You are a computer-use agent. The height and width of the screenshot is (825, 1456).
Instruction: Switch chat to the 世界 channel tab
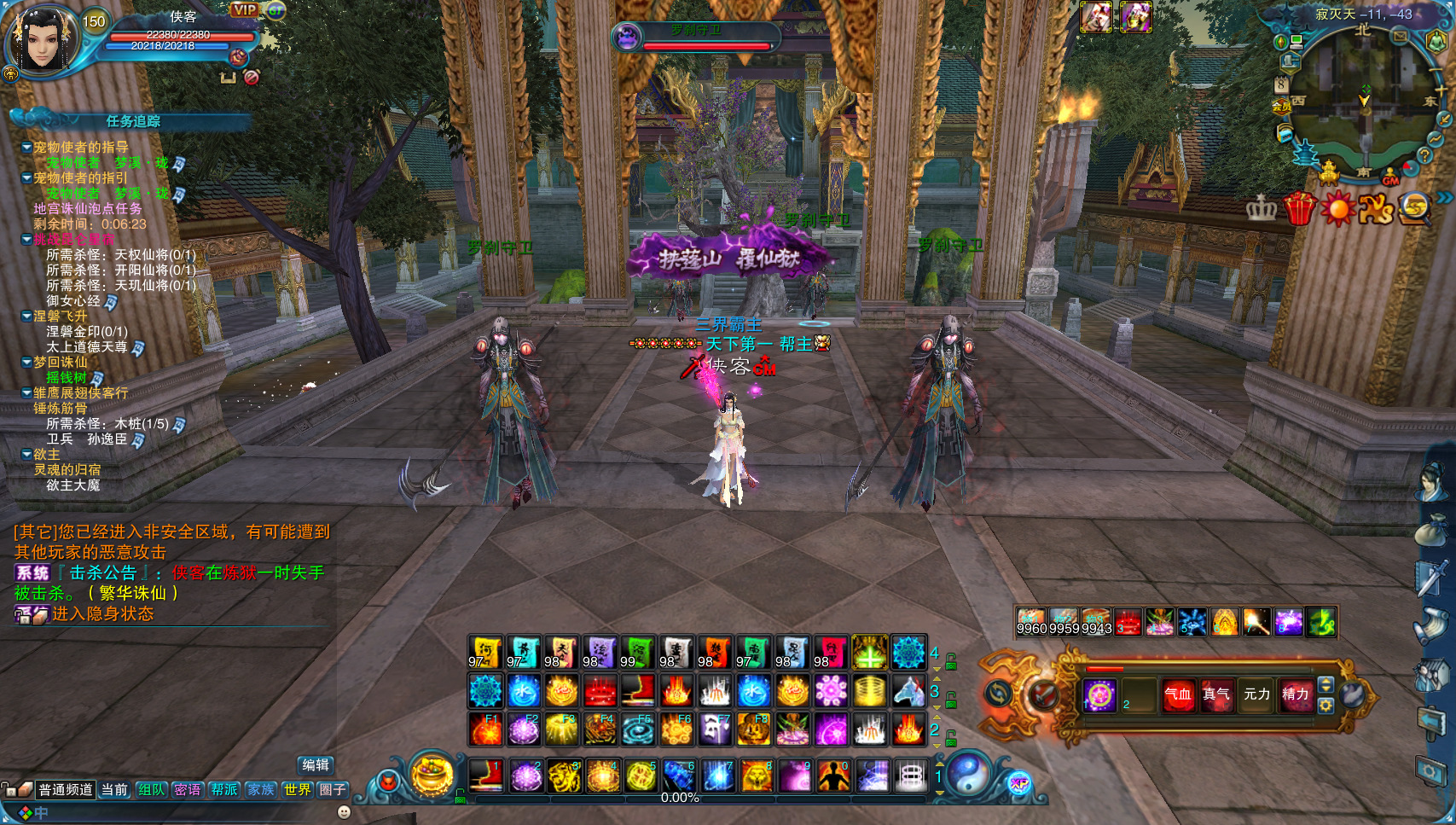click(297, 790)
